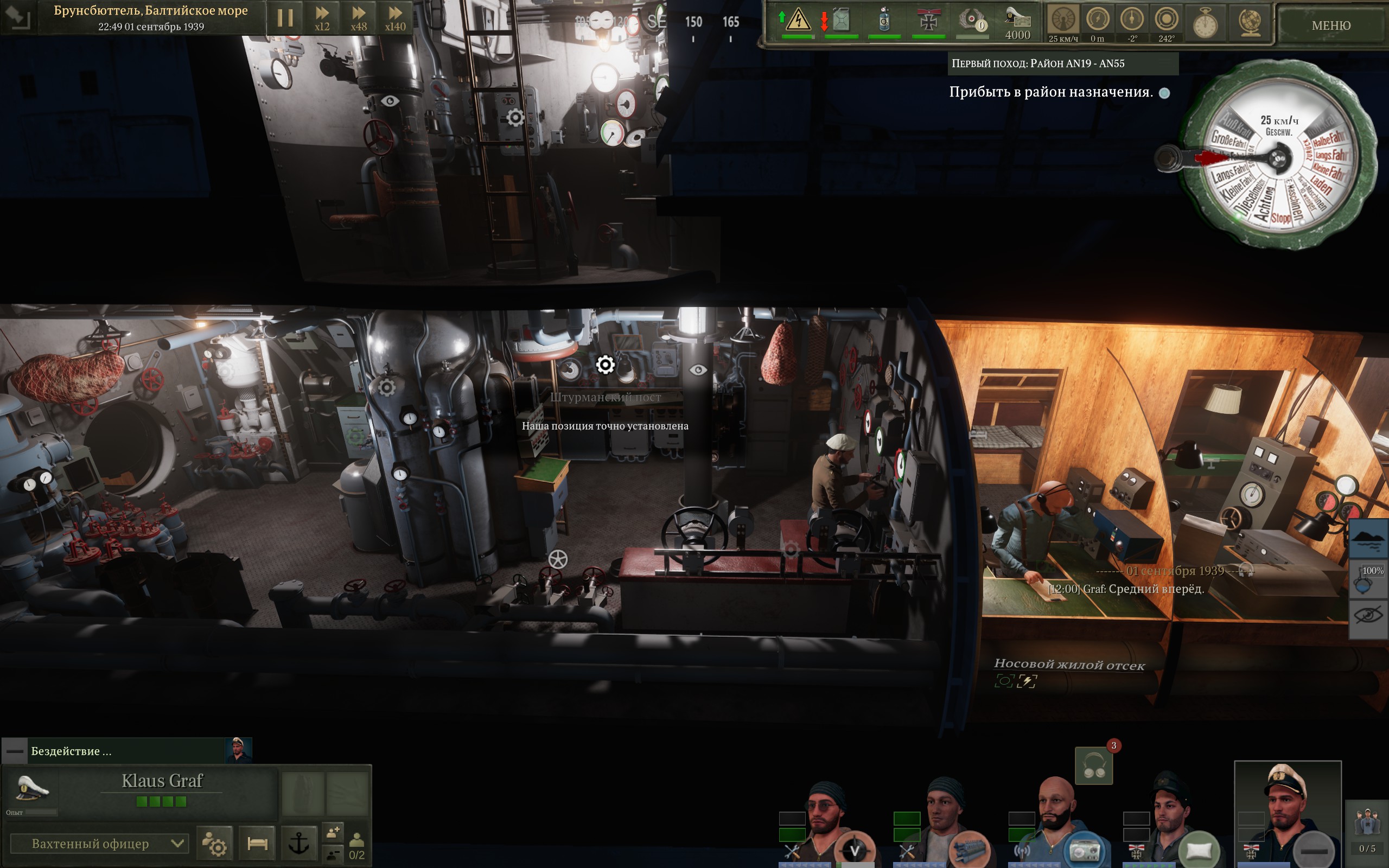Screen dimensions: 1389x868
Task: Collapse the officer panel with minus button
Action: tap(14, 751)
